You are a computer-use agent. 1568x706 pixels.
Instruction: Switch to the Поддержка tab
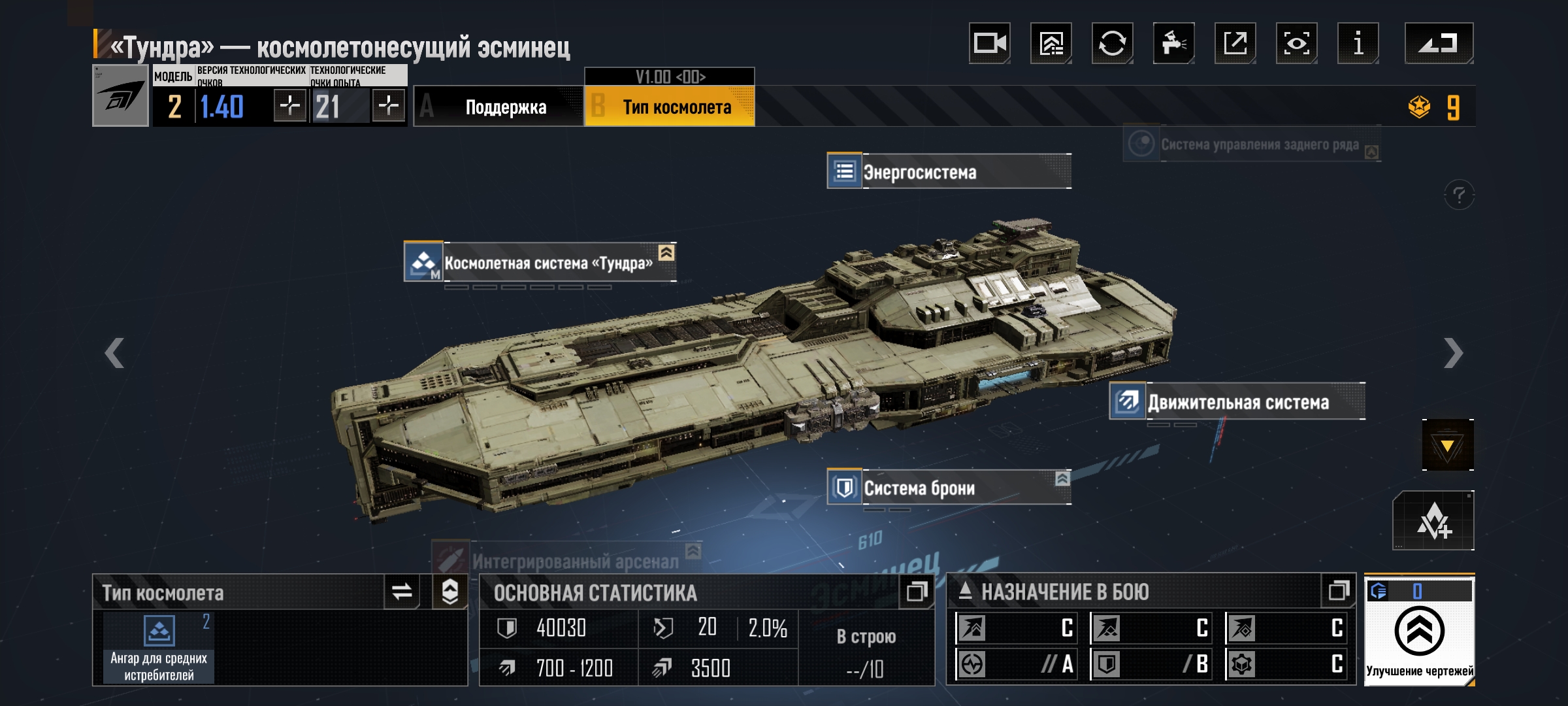pos(499,107)
